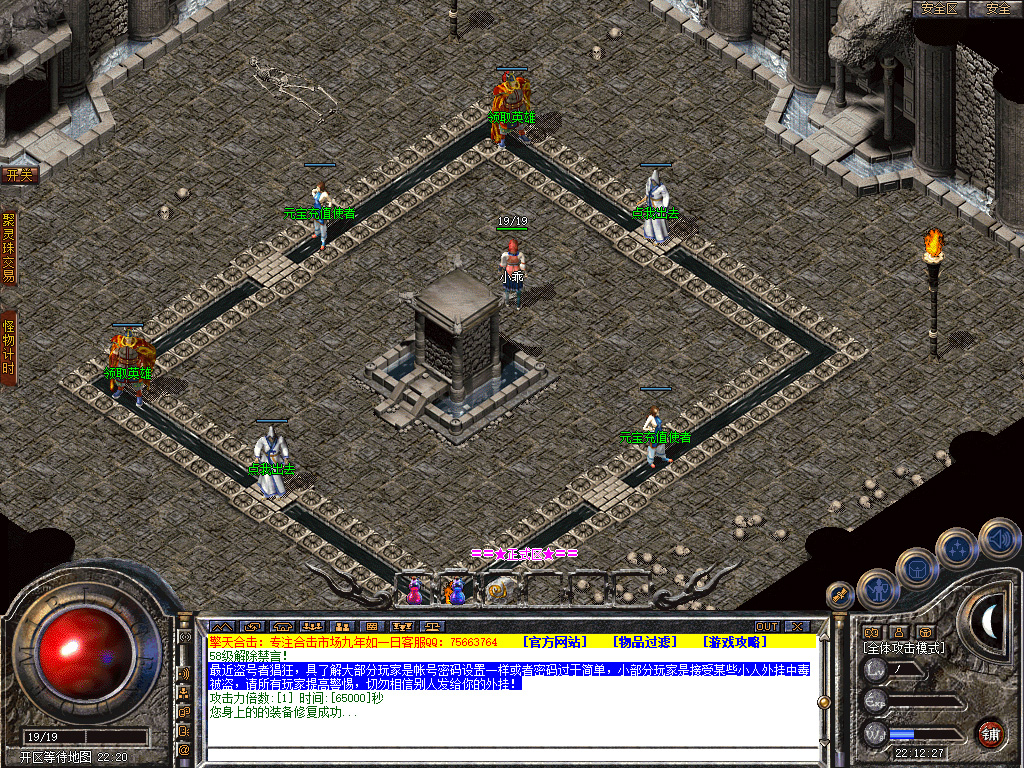Viewport: 1024px width, 768px height.
Task: Toggle sound with the speaker button
Action: 998,538
